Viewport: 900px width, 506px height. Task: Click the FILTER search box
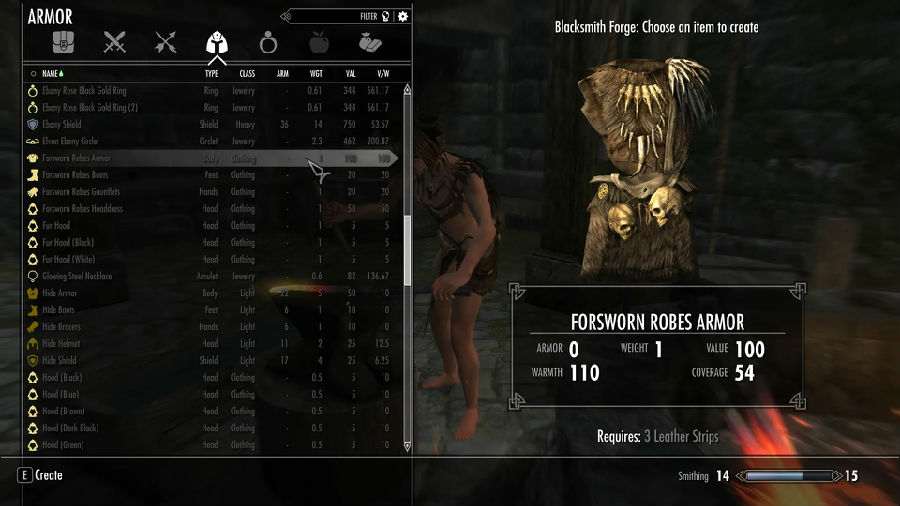[x=340, y=16]
